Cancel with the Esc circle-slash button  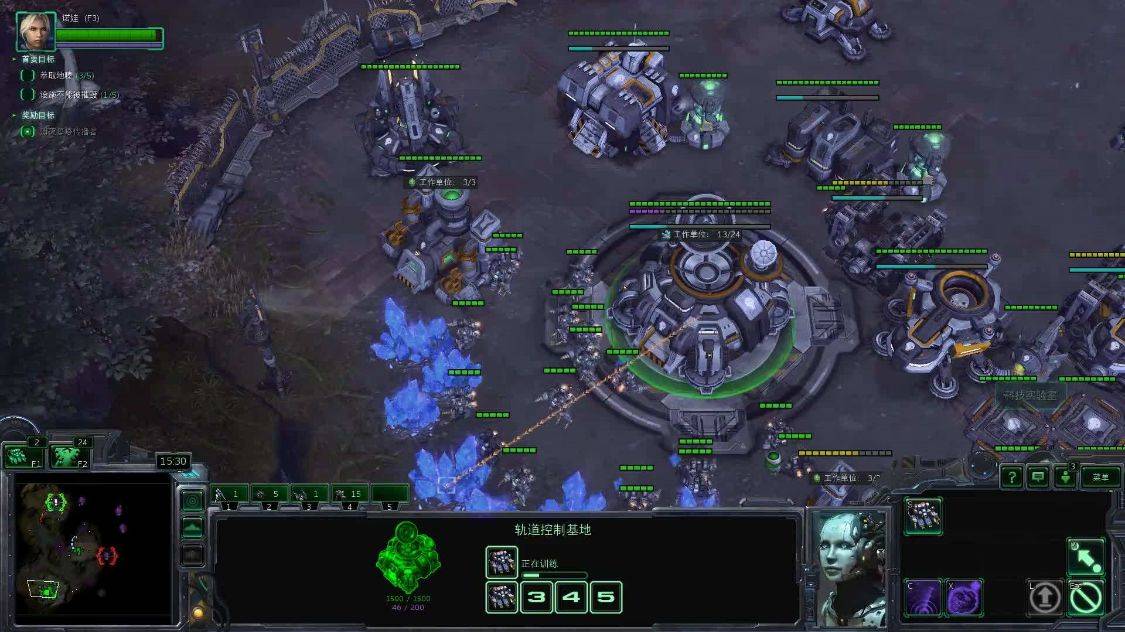1085,597
